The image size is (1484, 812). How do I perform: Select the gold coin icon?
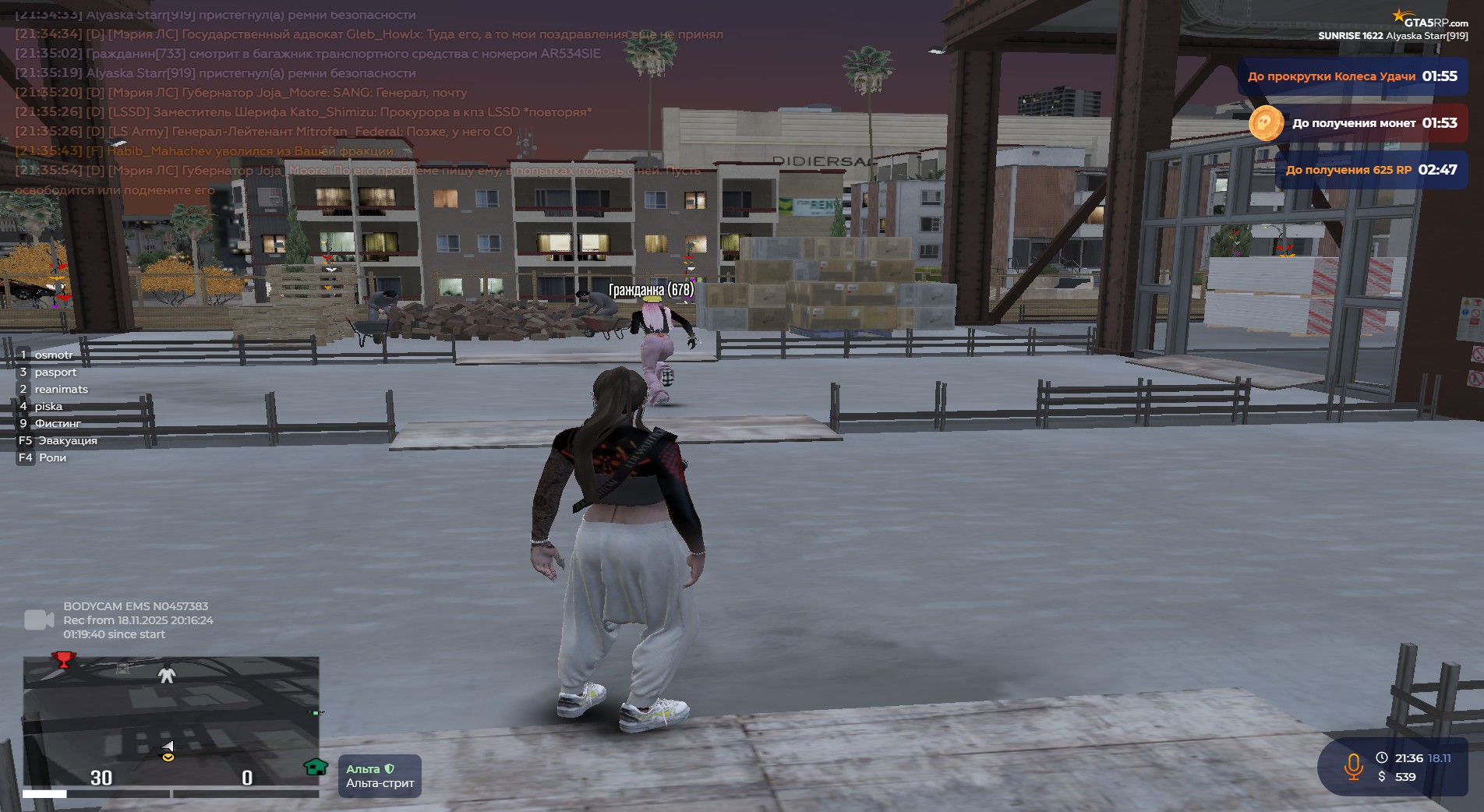click(x=1265, y=123)
